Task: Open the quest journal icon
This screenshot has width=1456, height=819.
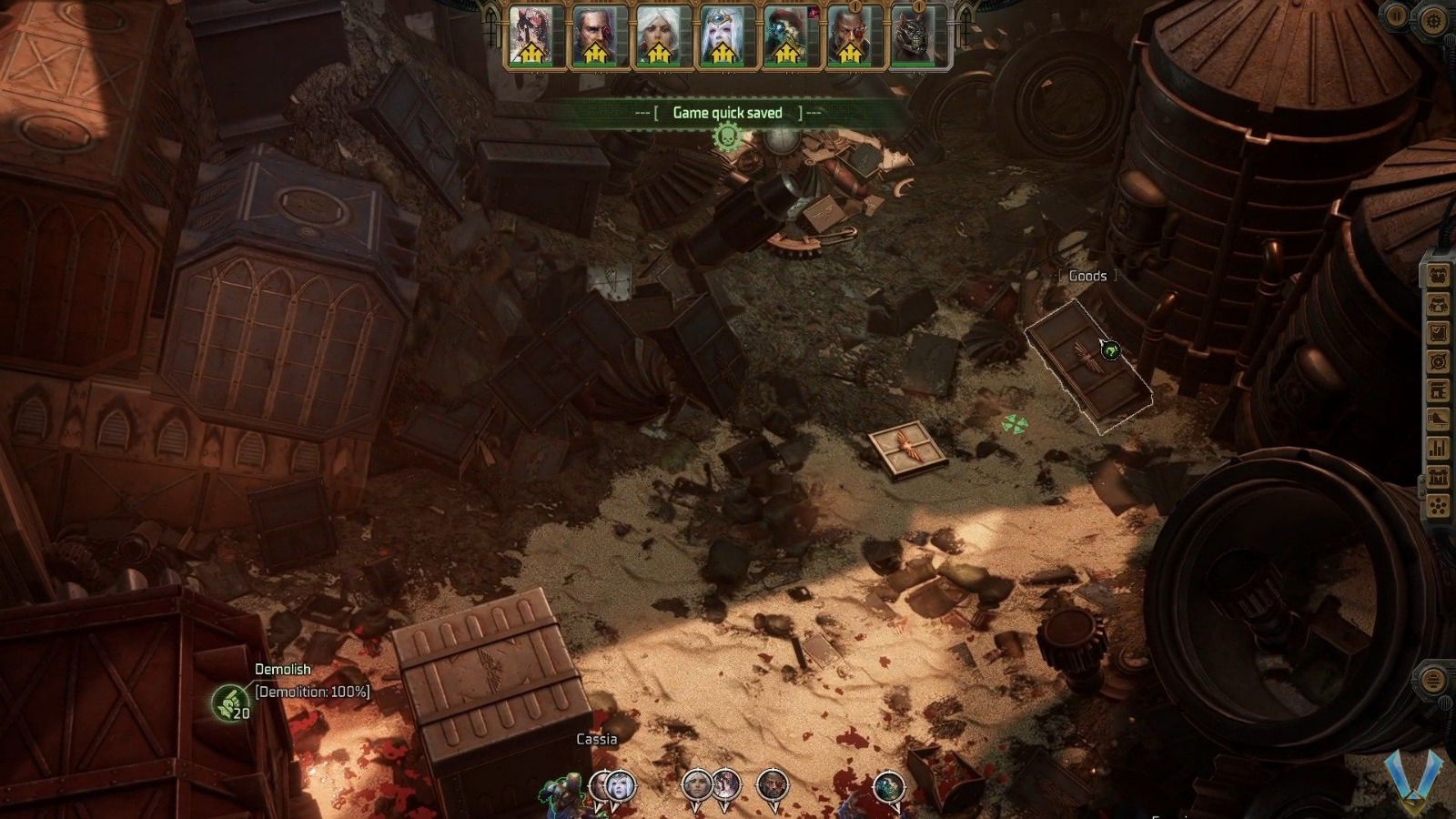Action: coord(1438,332)
